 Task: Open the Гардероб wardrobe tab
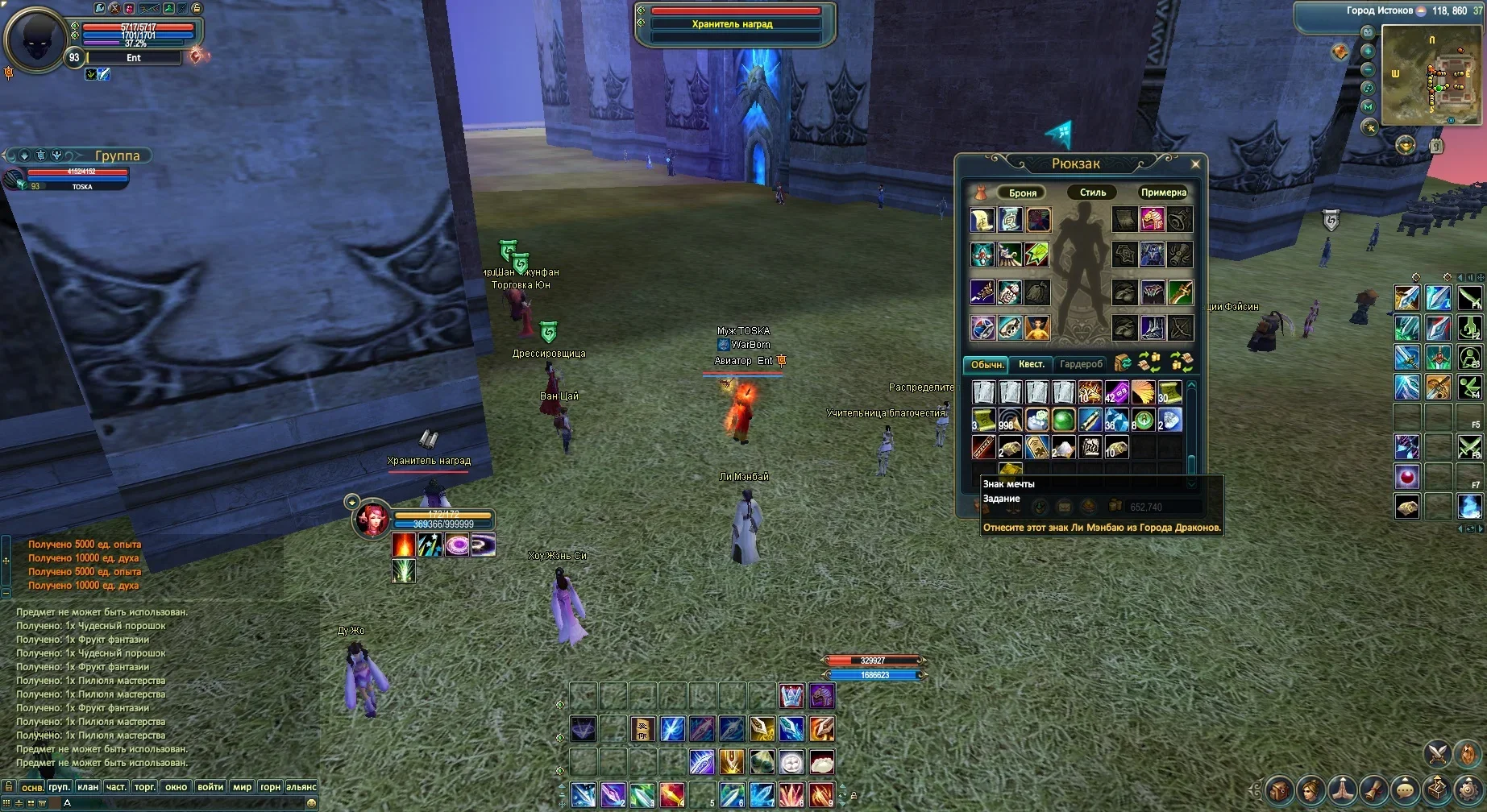pyautogui.click(x=1080, y=364)
